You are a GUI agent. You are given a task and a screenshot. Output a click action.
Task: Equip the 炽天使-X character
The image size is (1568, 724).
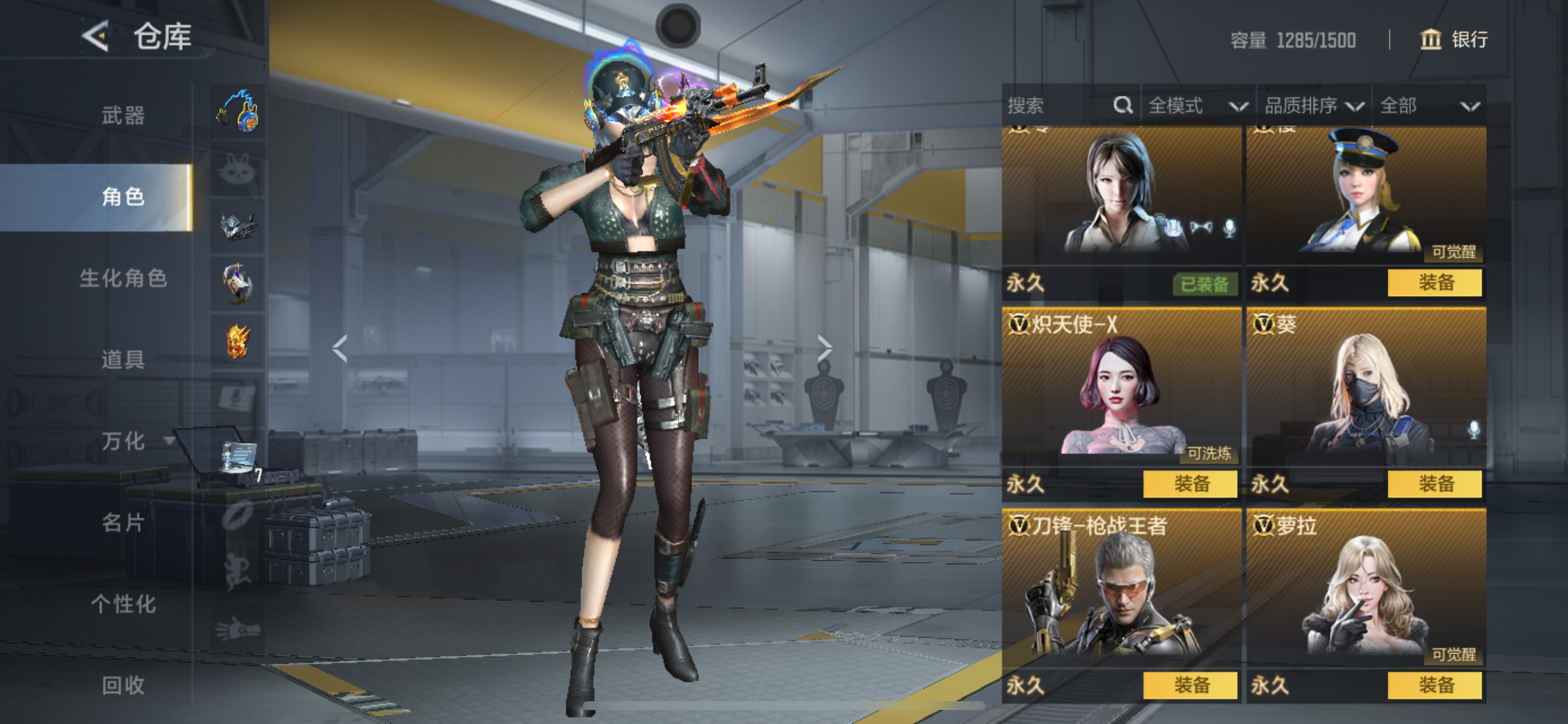[1190, 484]
